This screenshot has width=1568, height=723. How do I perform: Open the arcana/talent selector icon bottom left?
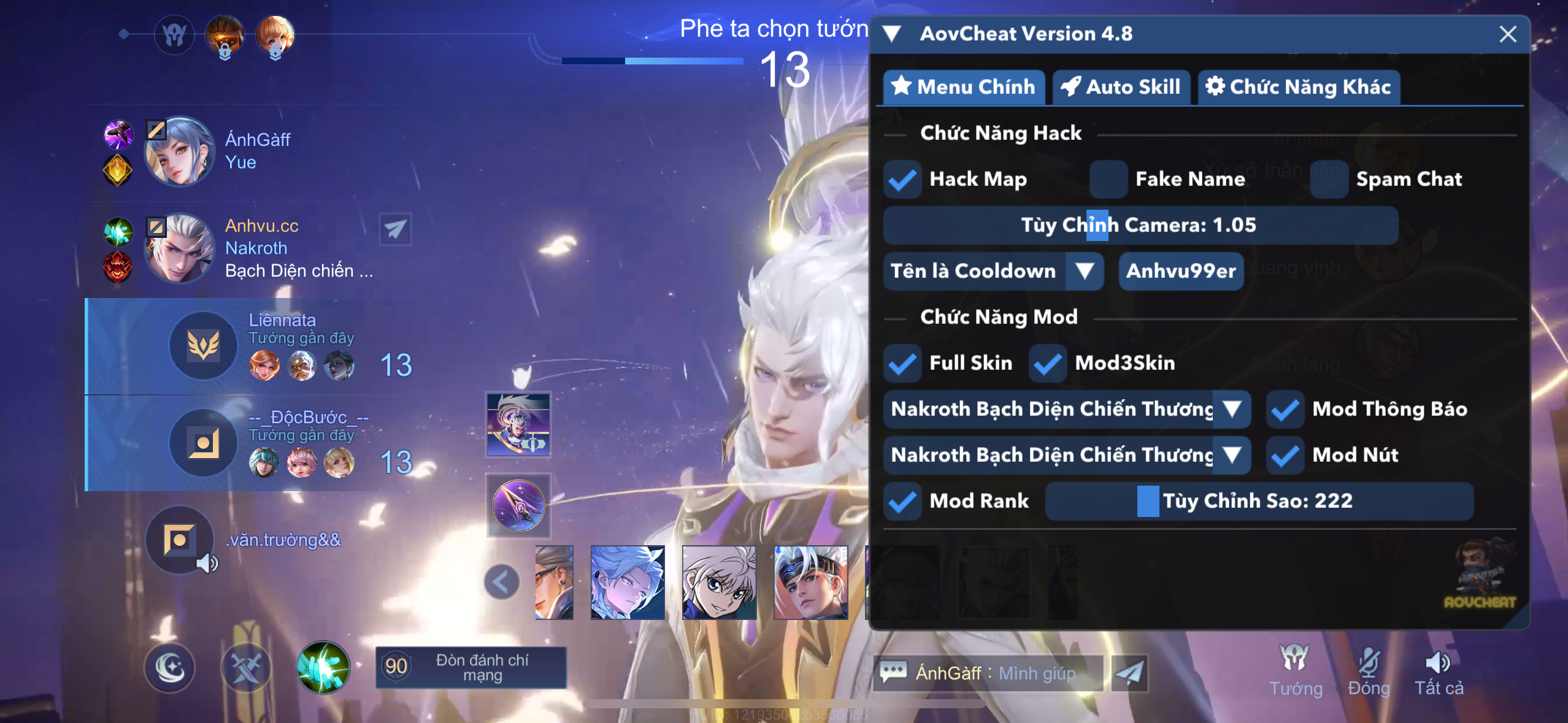(x=170, y=667)
